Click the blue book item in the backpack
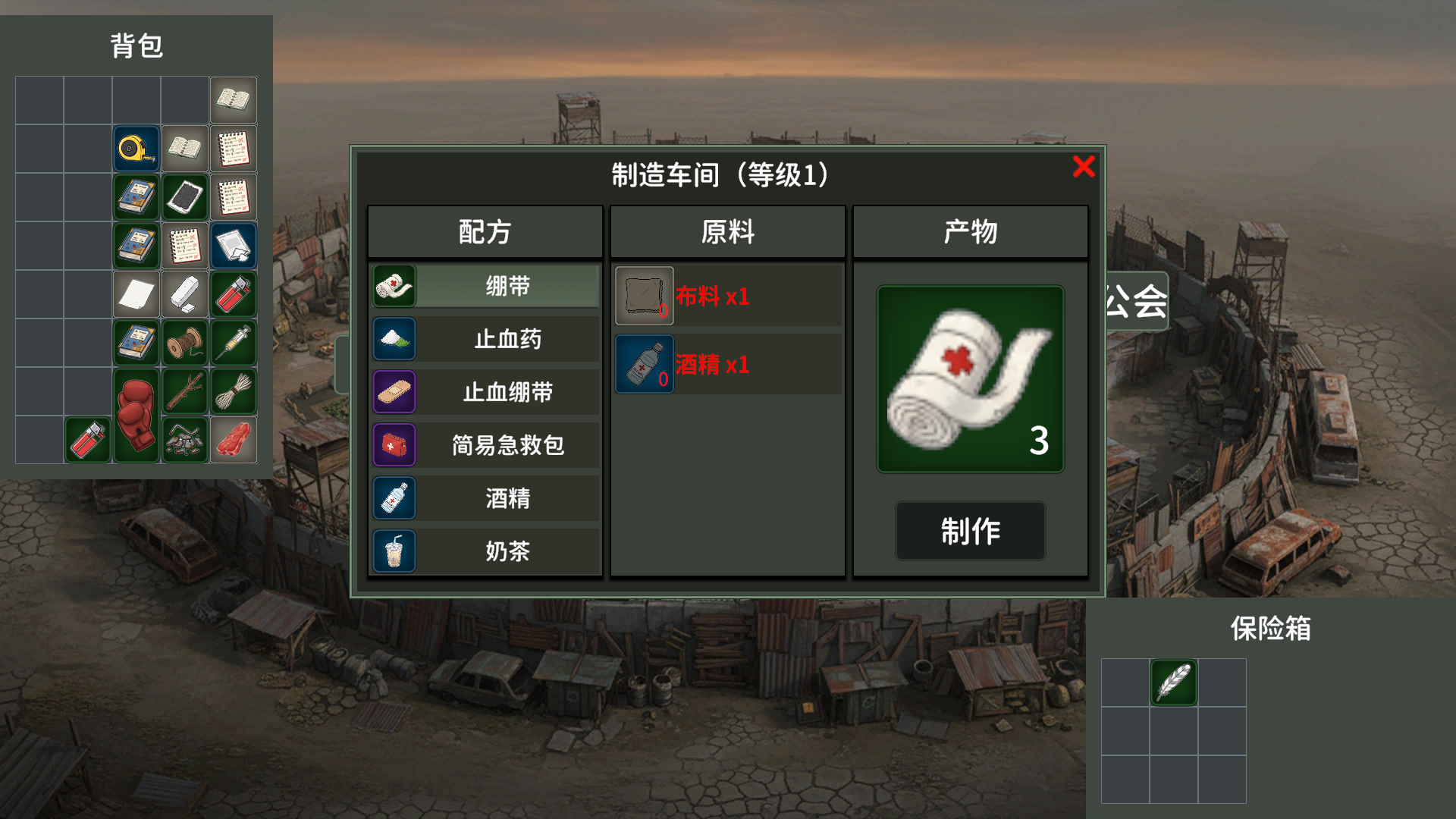 coord(136,196)
